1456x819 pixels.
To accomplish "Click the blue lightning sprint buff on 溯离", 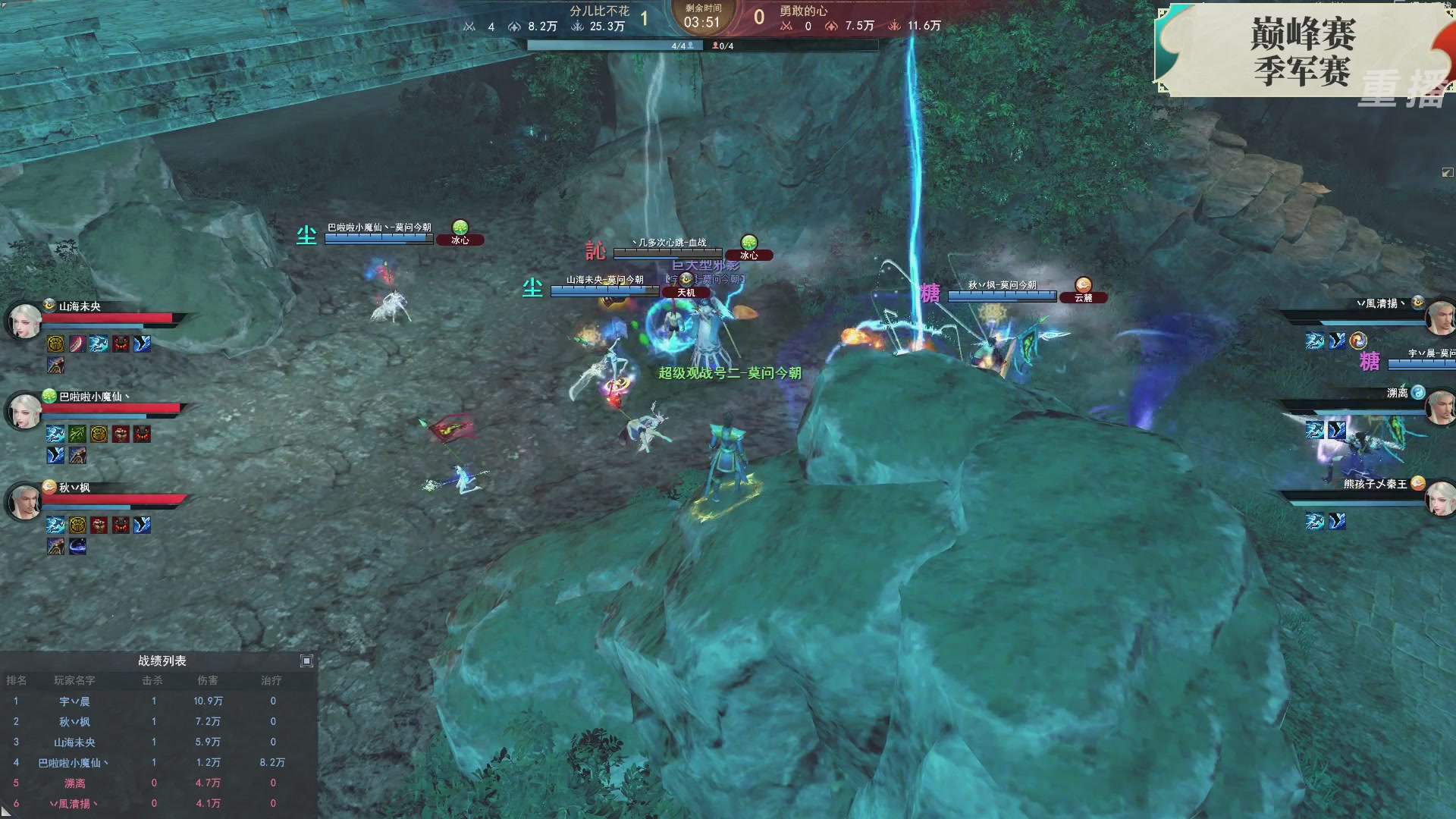I will coord(1315,428).
